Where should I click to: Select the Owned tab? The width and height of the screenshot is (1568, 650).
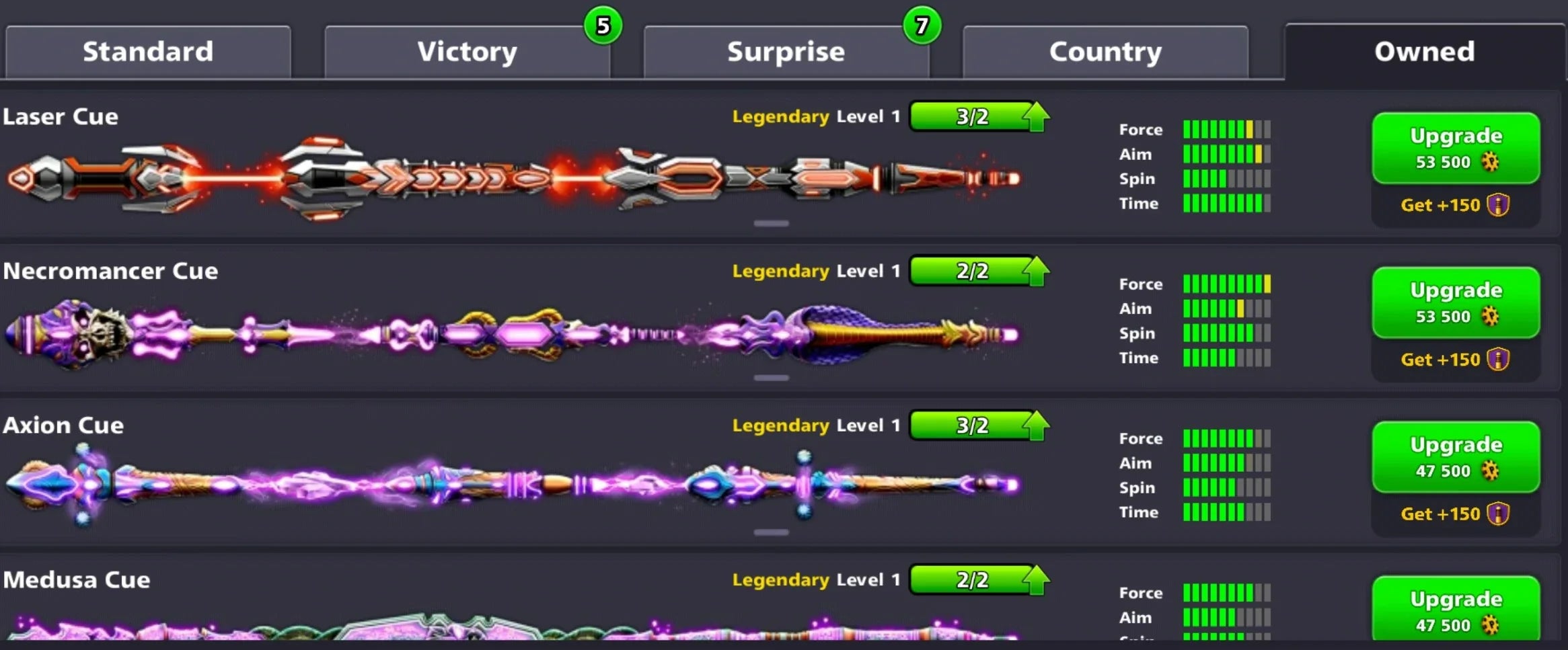(x=1423, y=51)
